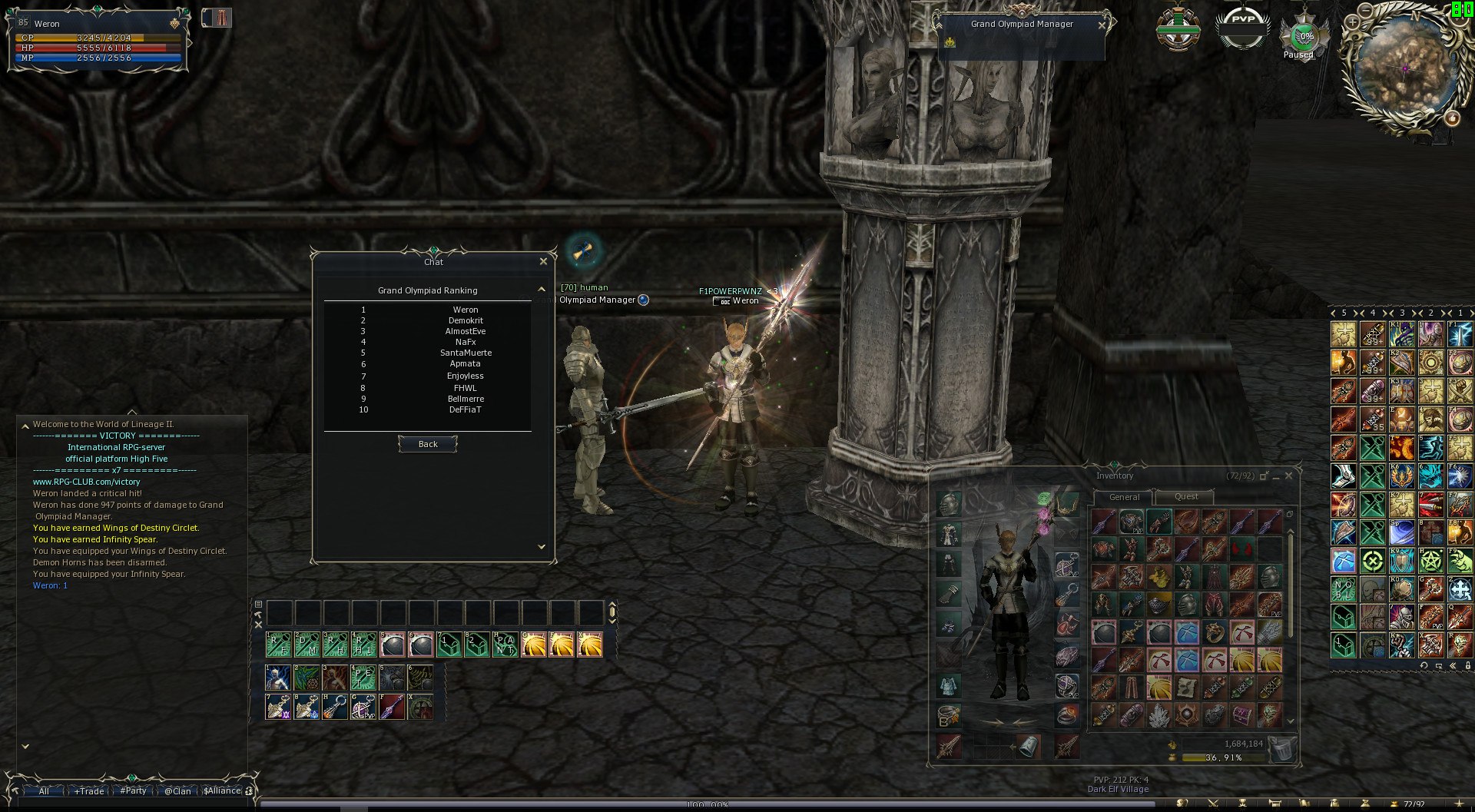Switch to the $Alliance chat tab

[222, 791]
